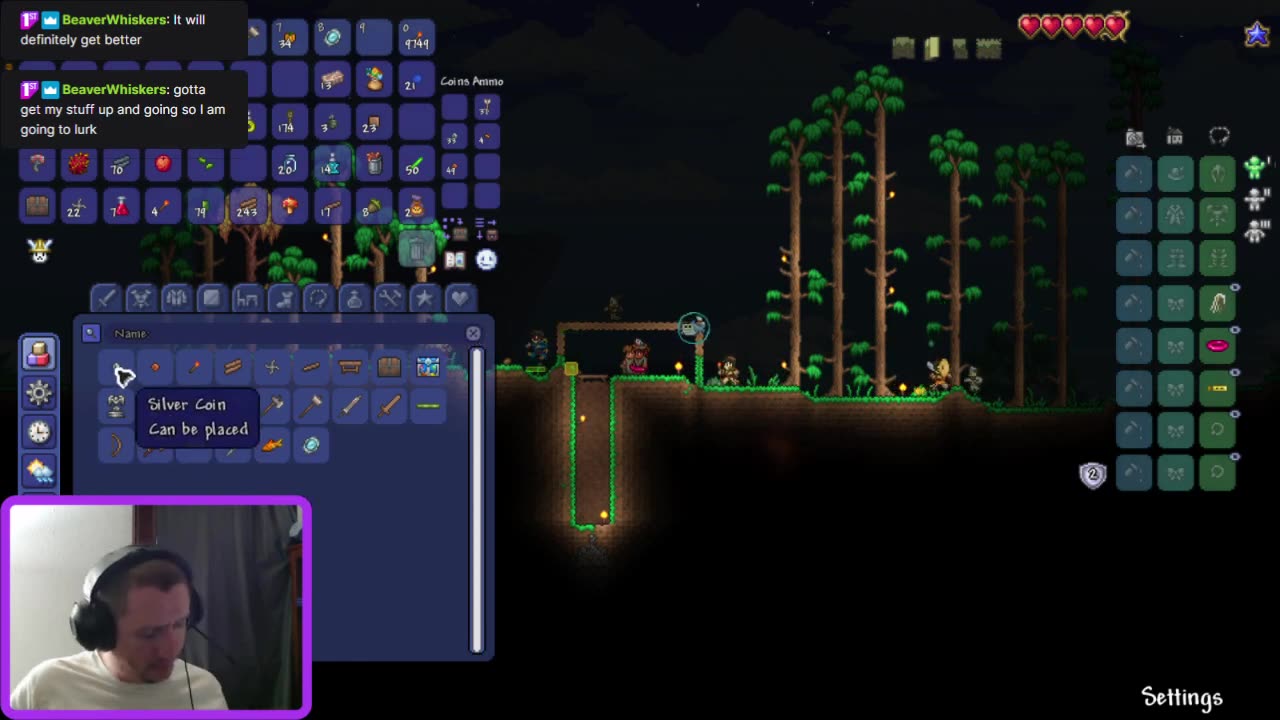Check the in-game clock icon
The width and height of the screenshot is (1280, 720).
click(38, 432)
